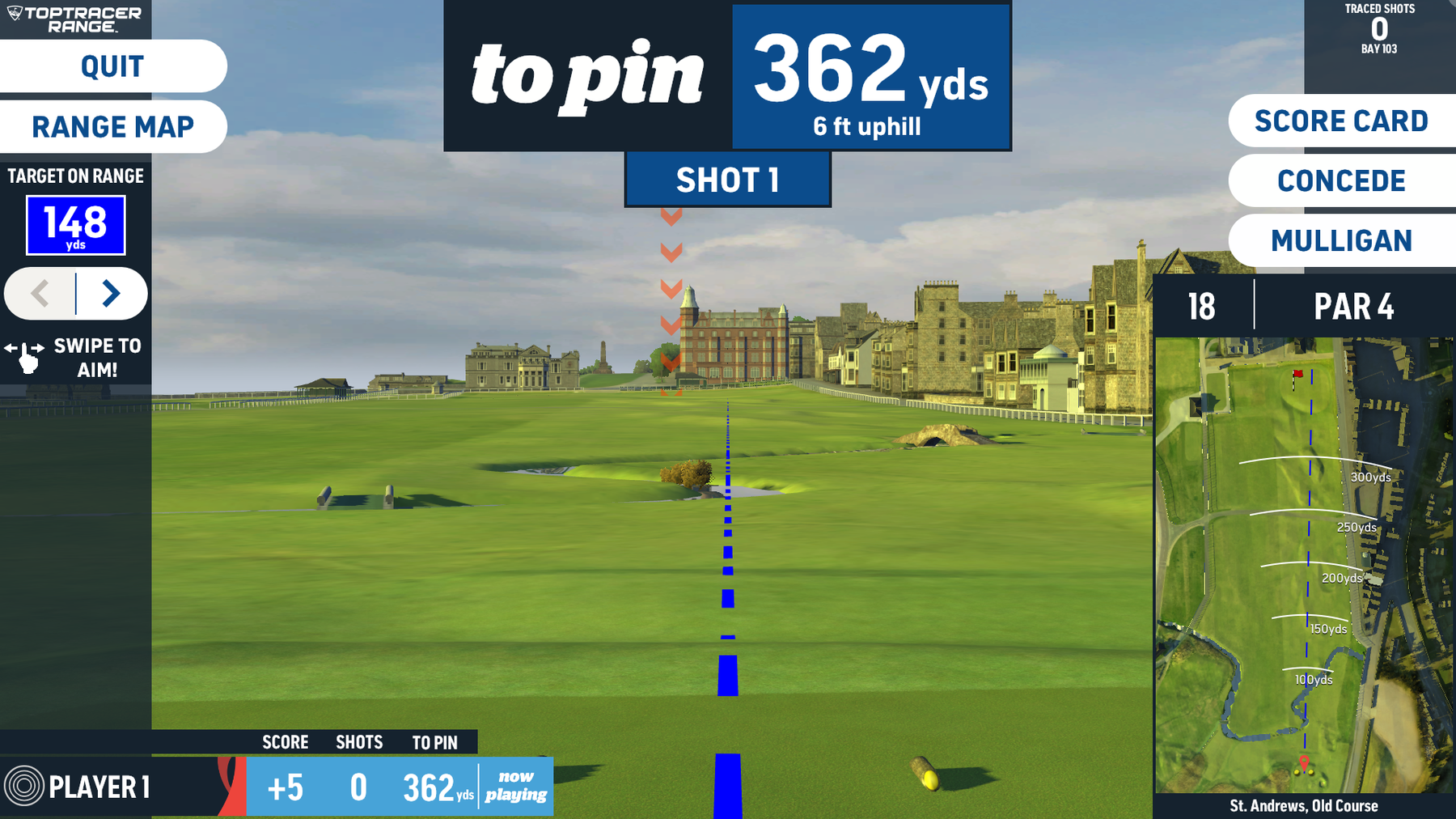
Task: Concede the current hole
Action: click(1341, 181)
